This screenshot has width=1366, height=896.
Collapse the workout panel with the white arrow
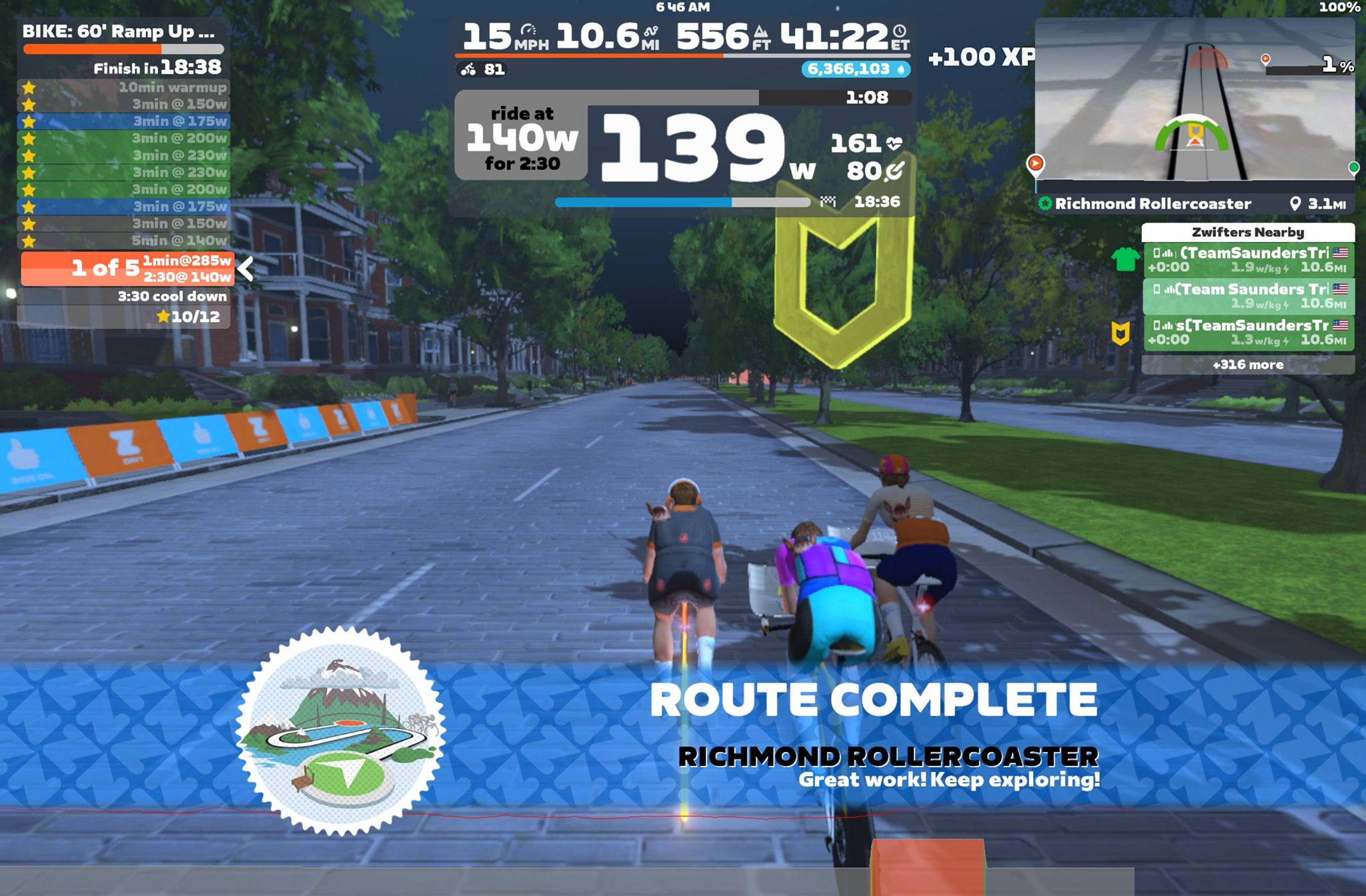coord(246,269)
